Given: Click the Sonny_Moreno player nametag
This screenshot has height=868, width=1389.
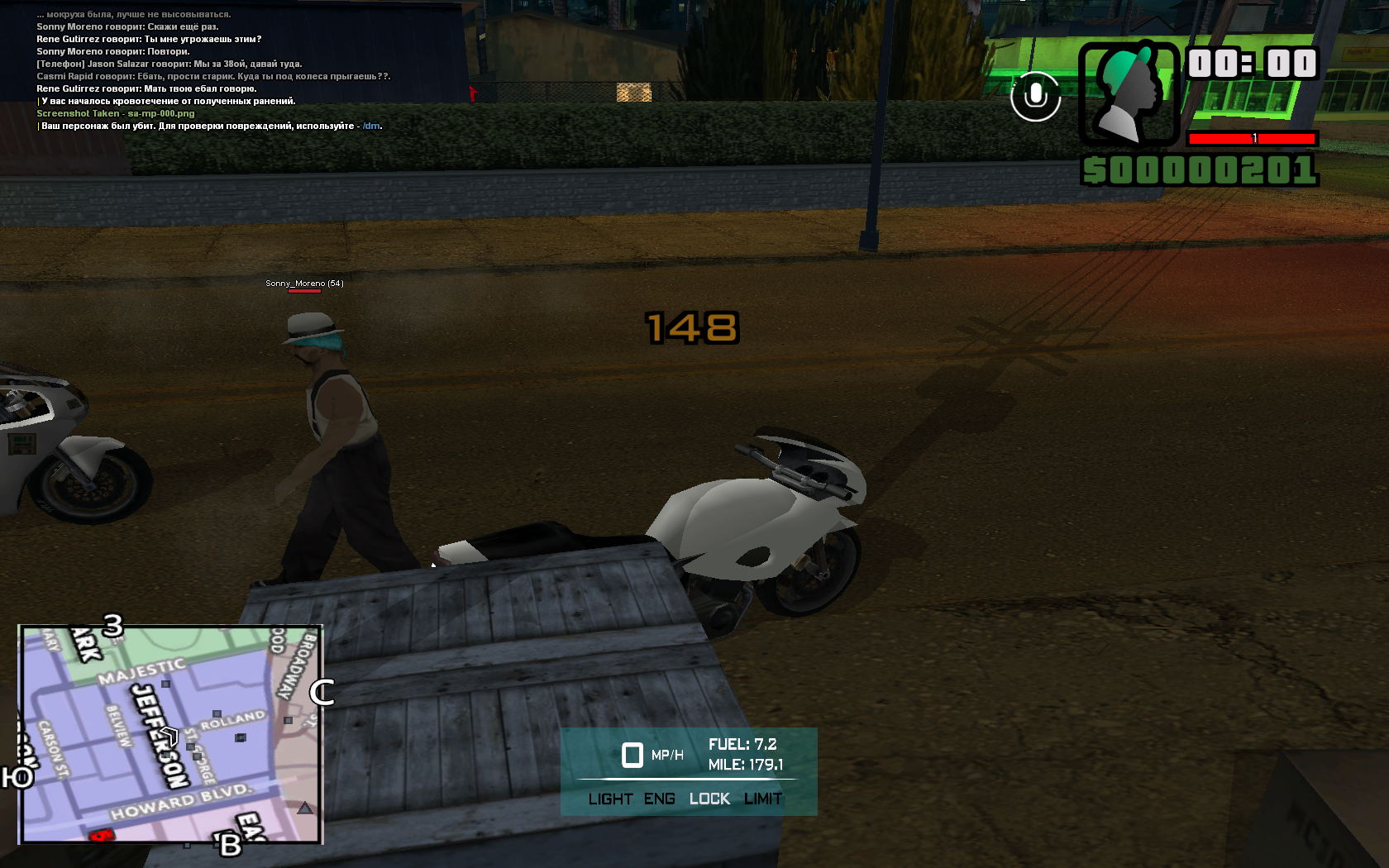Looking at the screenshot, I should coord(304,284).
